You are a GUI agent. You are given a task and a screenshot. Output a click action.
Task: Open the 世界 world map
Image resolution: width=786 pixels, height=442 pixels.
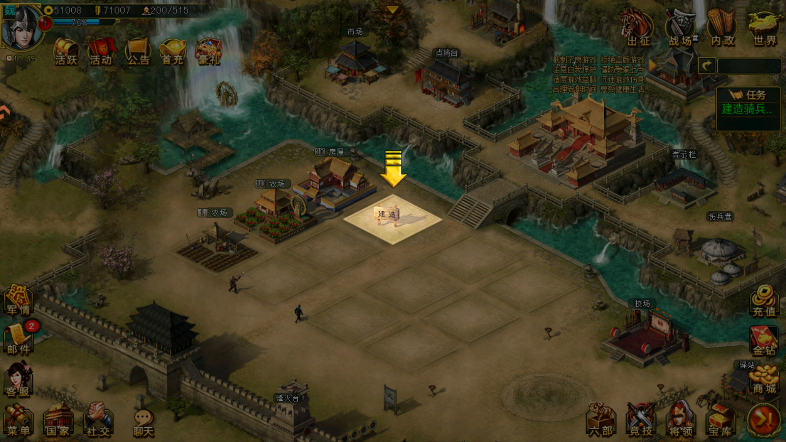(x=765, y=27)
